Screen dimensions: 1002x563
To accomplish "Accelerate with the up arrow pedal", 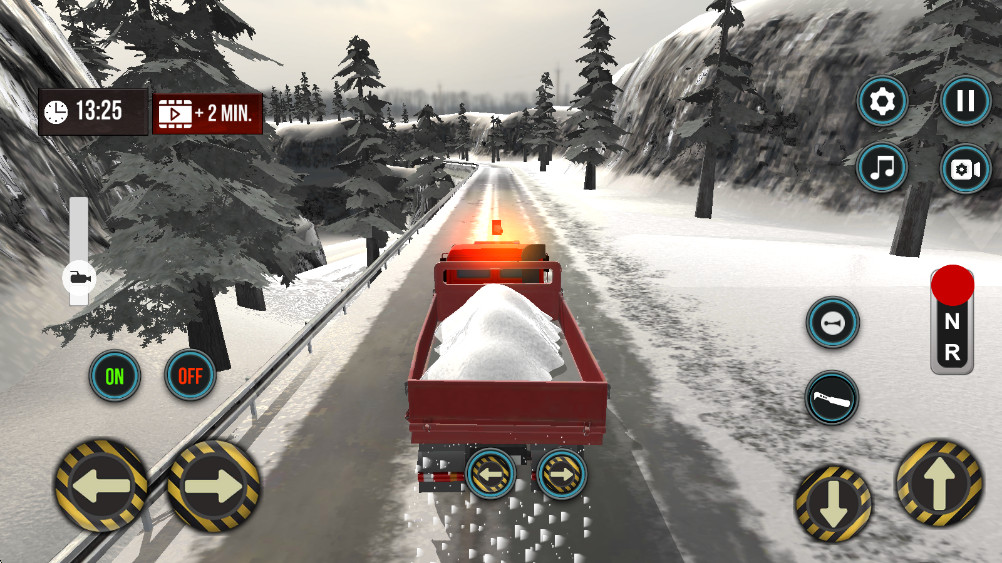I will pos(938,485).
